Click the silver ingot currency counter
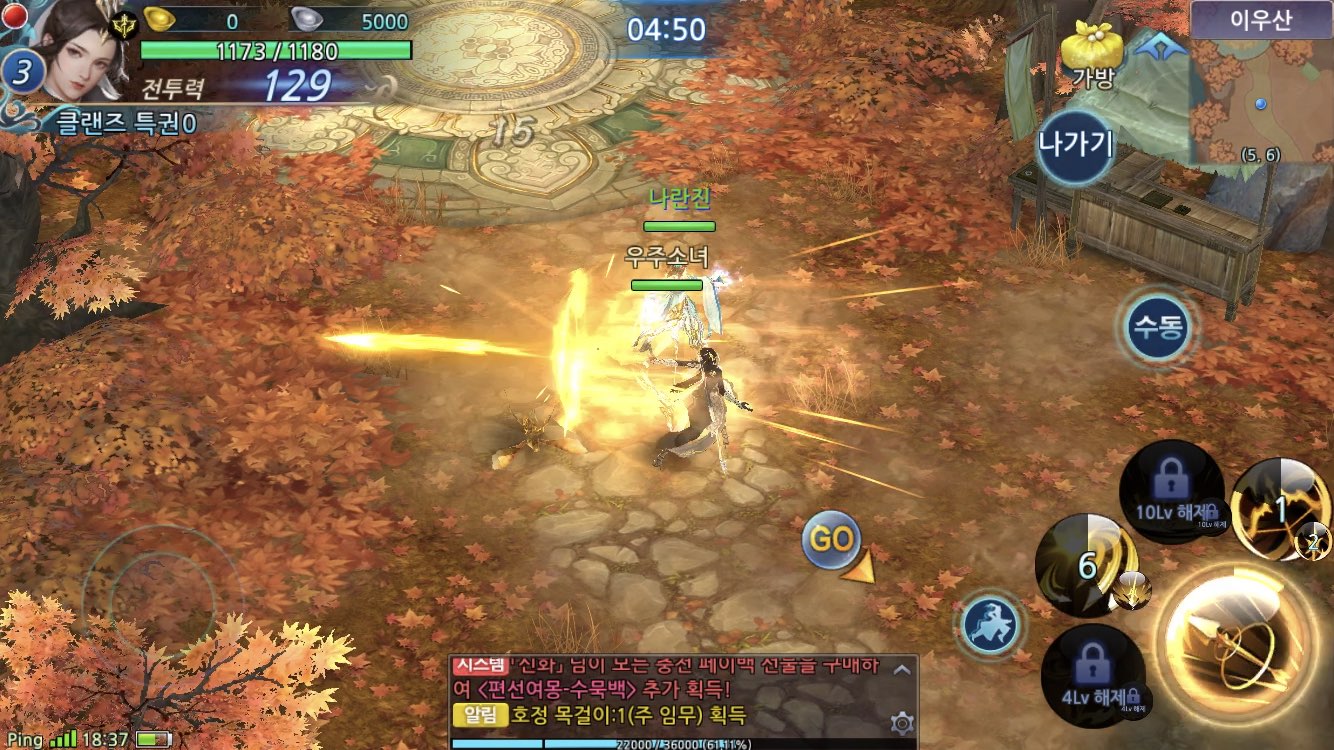1334x750 pixels. pyautogui.click(x=352, y=21)
